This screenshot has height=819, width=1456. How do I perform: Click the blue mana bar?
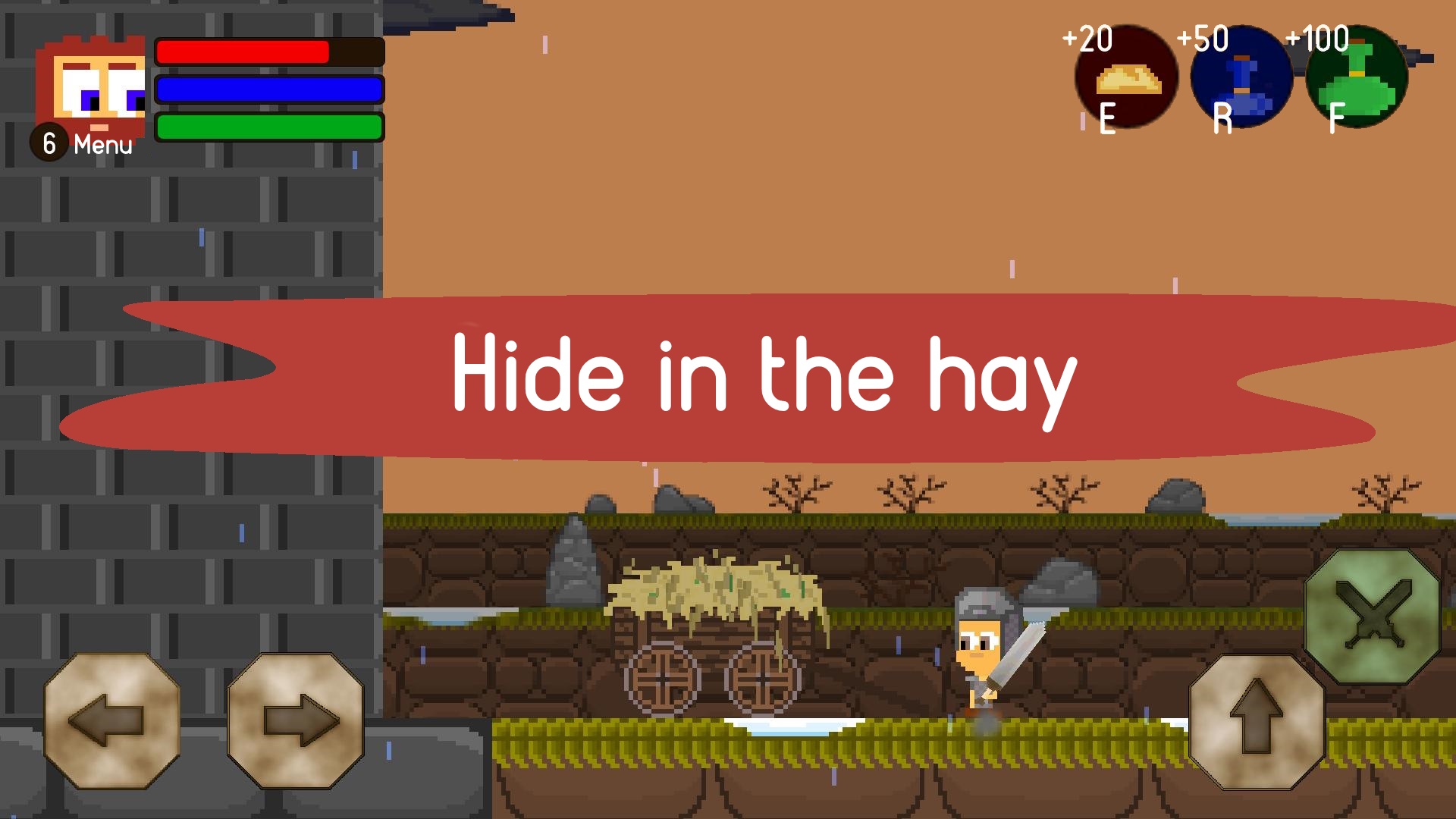[x=269, y=90]
